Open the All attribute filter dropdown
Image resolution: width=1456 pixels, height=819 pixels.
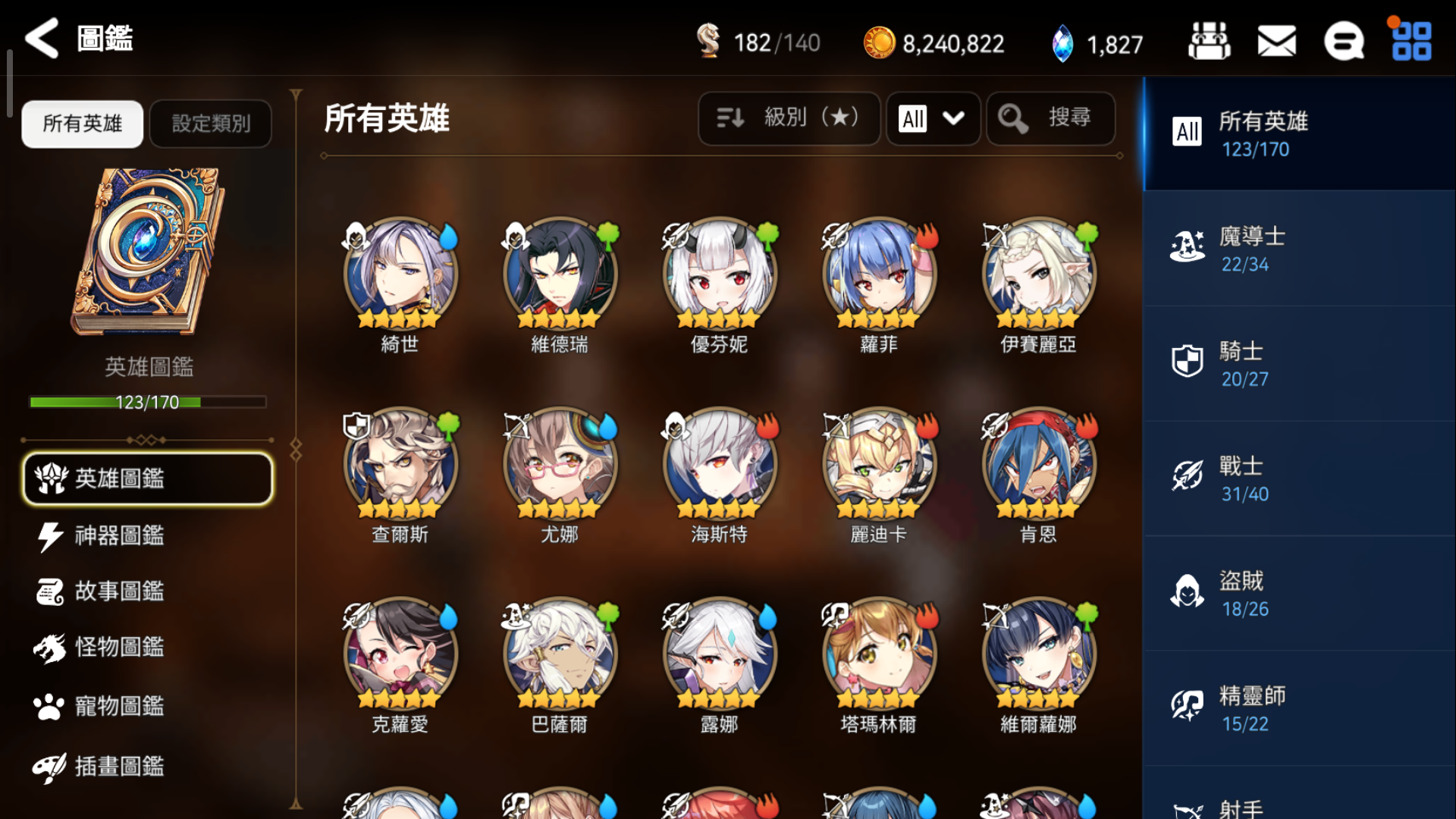click(932, 118)
